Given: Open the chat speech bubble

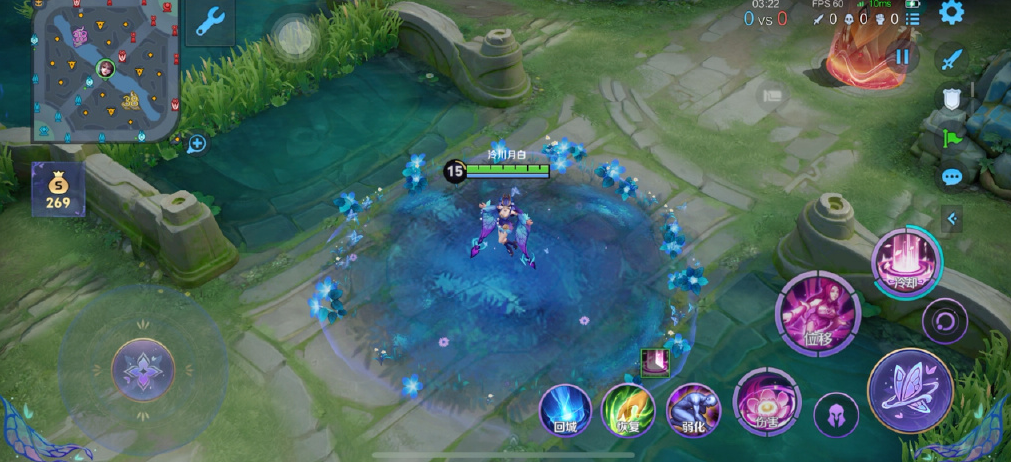Looking at the screenshot, I should [951, 177].
